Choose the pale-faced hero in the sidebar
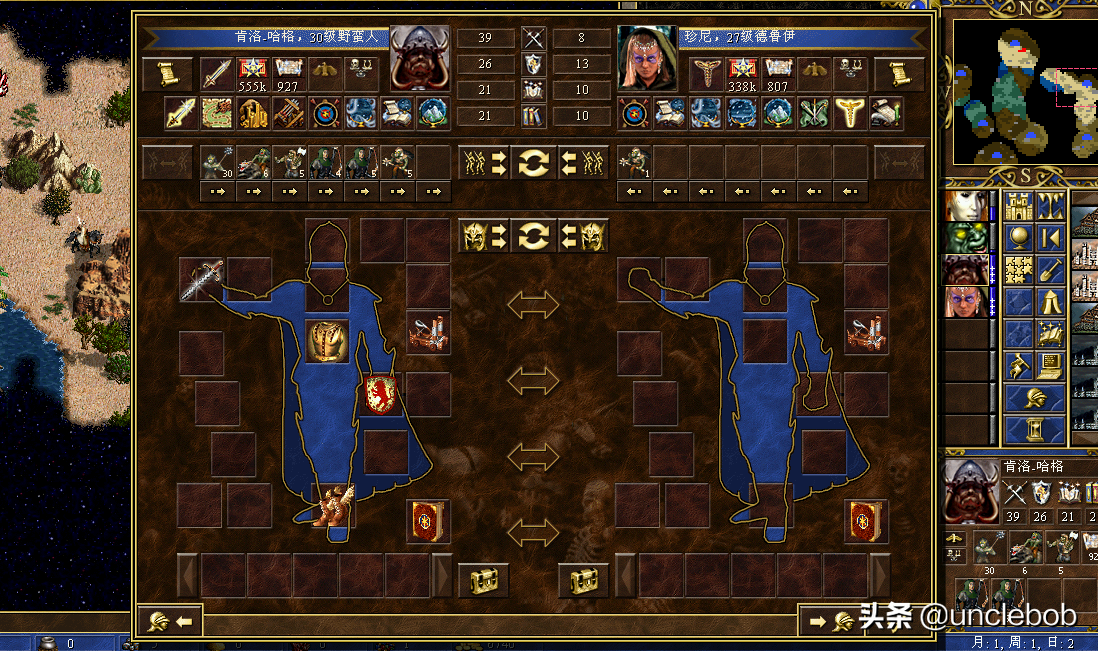Image resolution: width=1098 pixels, height=651 pixels. [x=966, y=206]
